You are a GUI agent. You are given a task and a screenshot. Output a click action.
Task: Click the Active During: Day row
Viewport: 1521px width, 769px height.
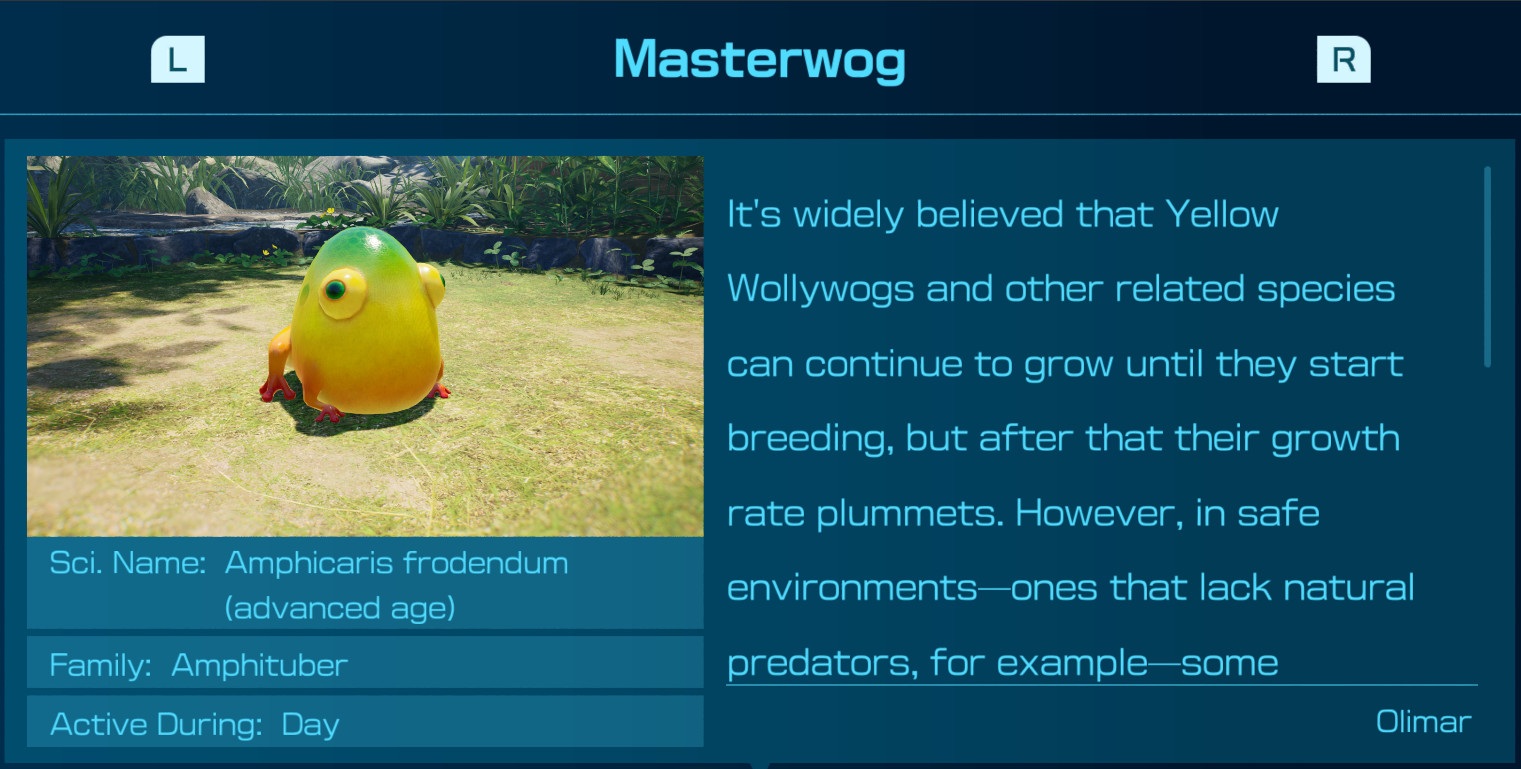(x=365, y=722)
